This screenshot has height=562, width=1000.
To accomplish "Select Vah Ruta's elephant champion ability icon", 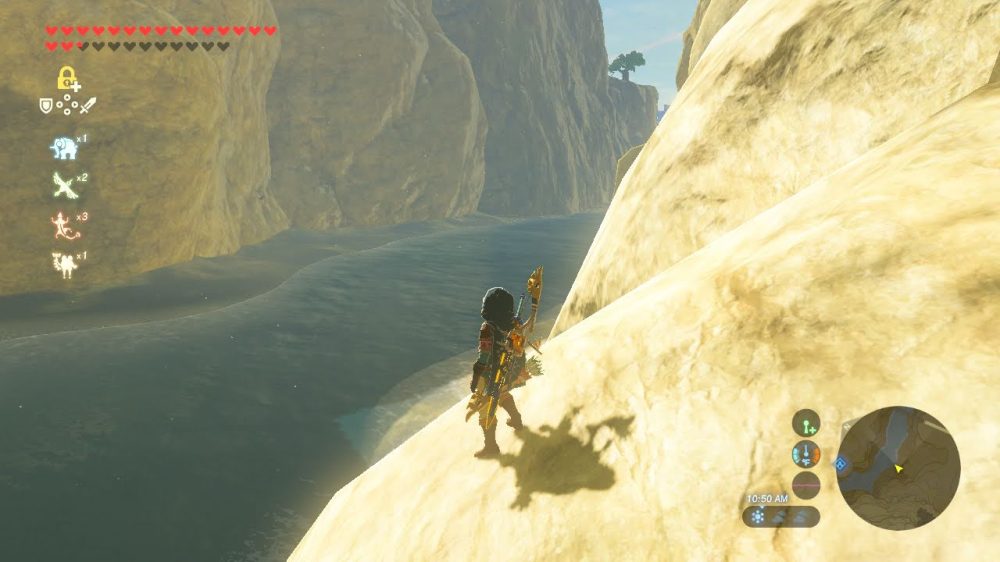I will pyautogui.click(x=64, y=148).
